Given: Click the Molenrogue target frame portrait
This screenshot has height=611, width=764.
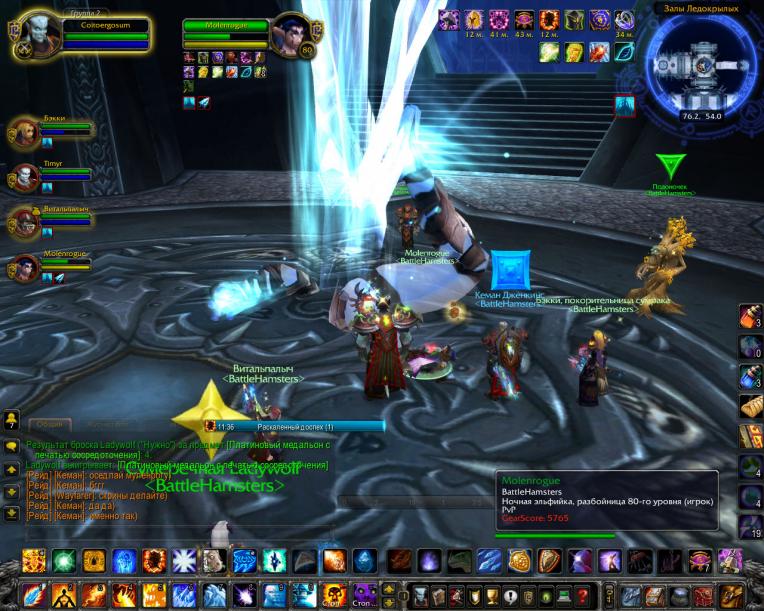Looking at the screenshot, I should (292, 36).
